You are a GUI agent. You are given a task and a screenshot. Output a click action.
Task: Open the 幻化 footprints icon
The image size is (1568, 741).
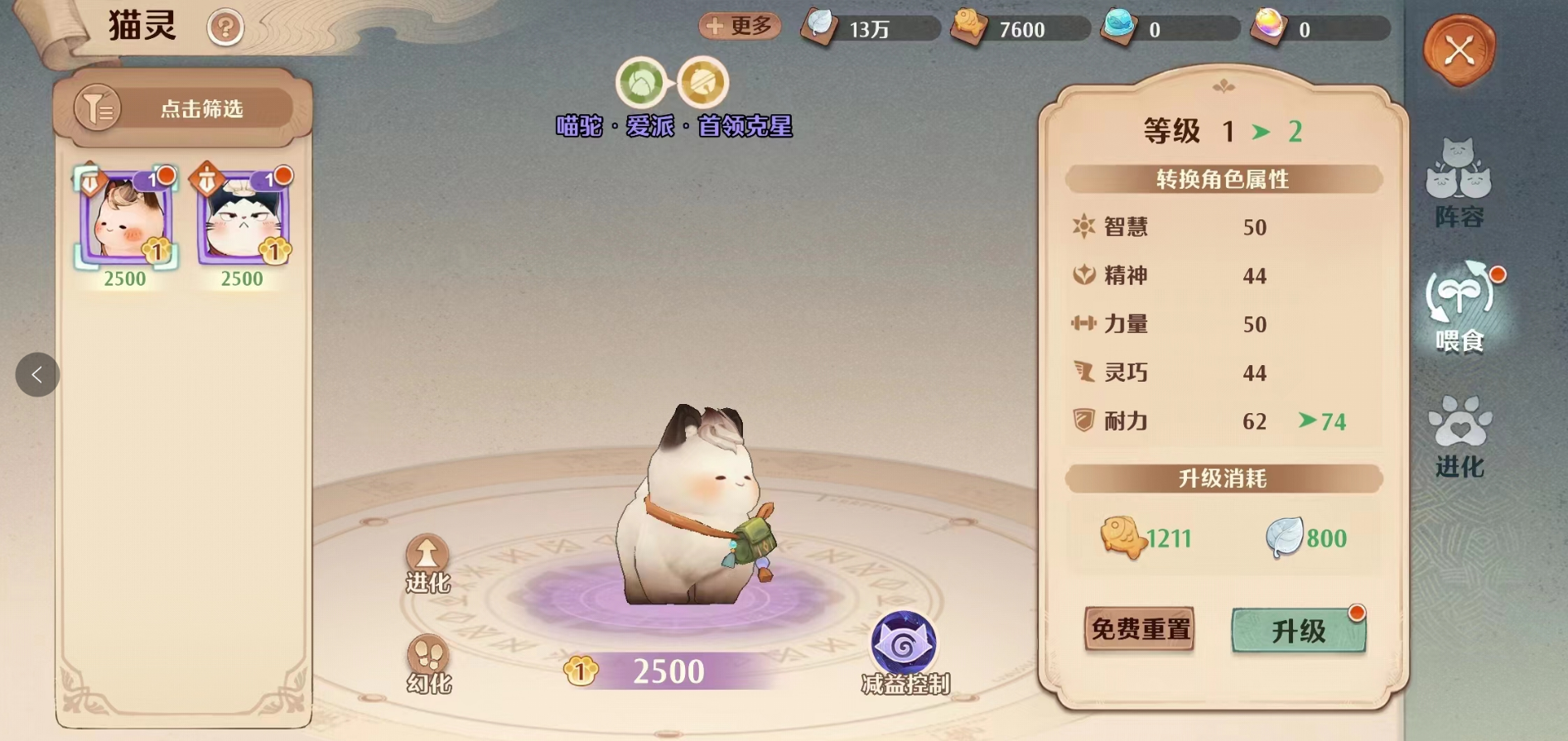(428, 663)
